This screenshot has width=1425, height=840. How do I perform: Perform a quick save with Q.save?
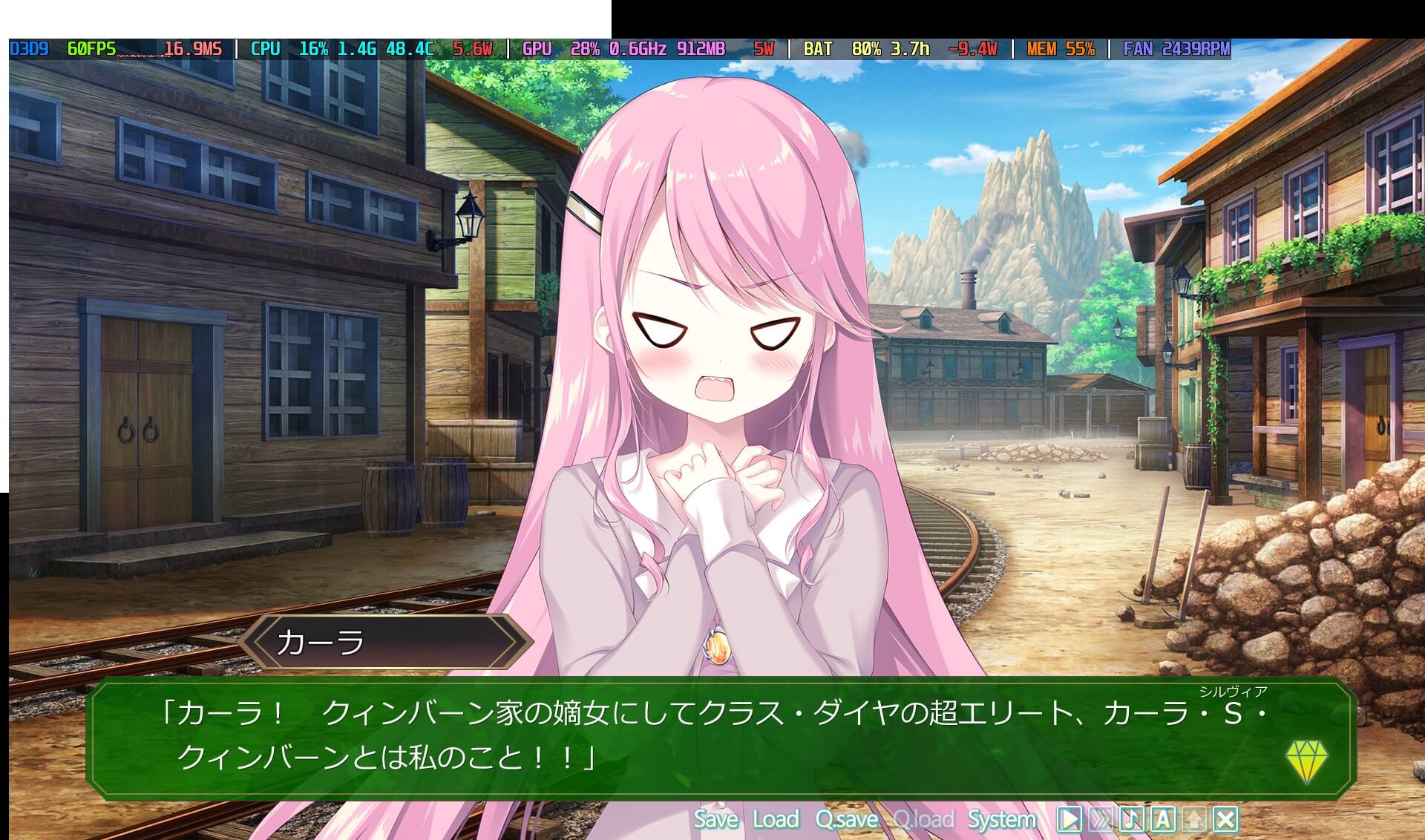(x=846, y=819)
